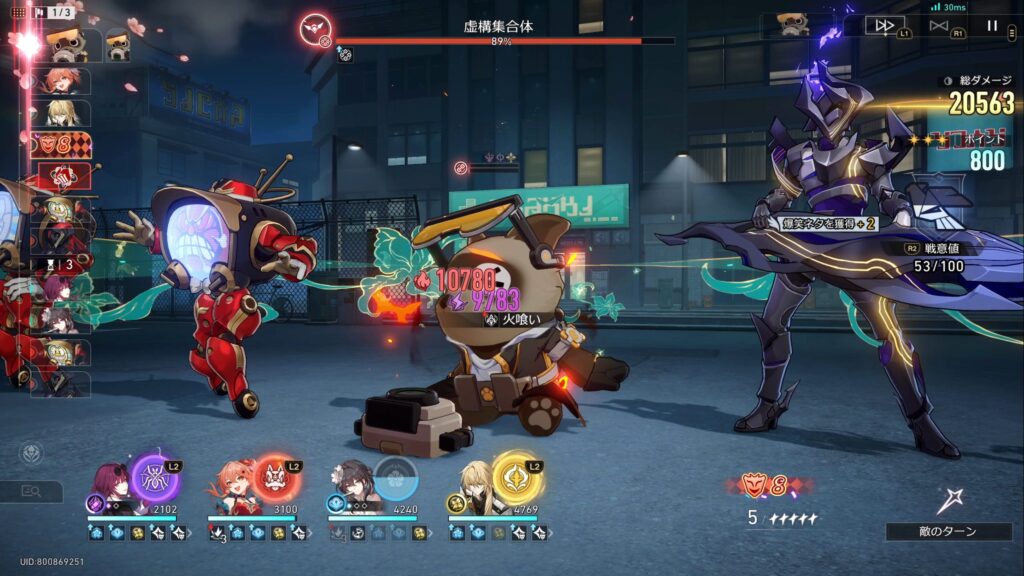This screenshot has width=1024, height=576.
Task: Select the uncharged blue ultimate icon
Action: (x=396, y=478)
